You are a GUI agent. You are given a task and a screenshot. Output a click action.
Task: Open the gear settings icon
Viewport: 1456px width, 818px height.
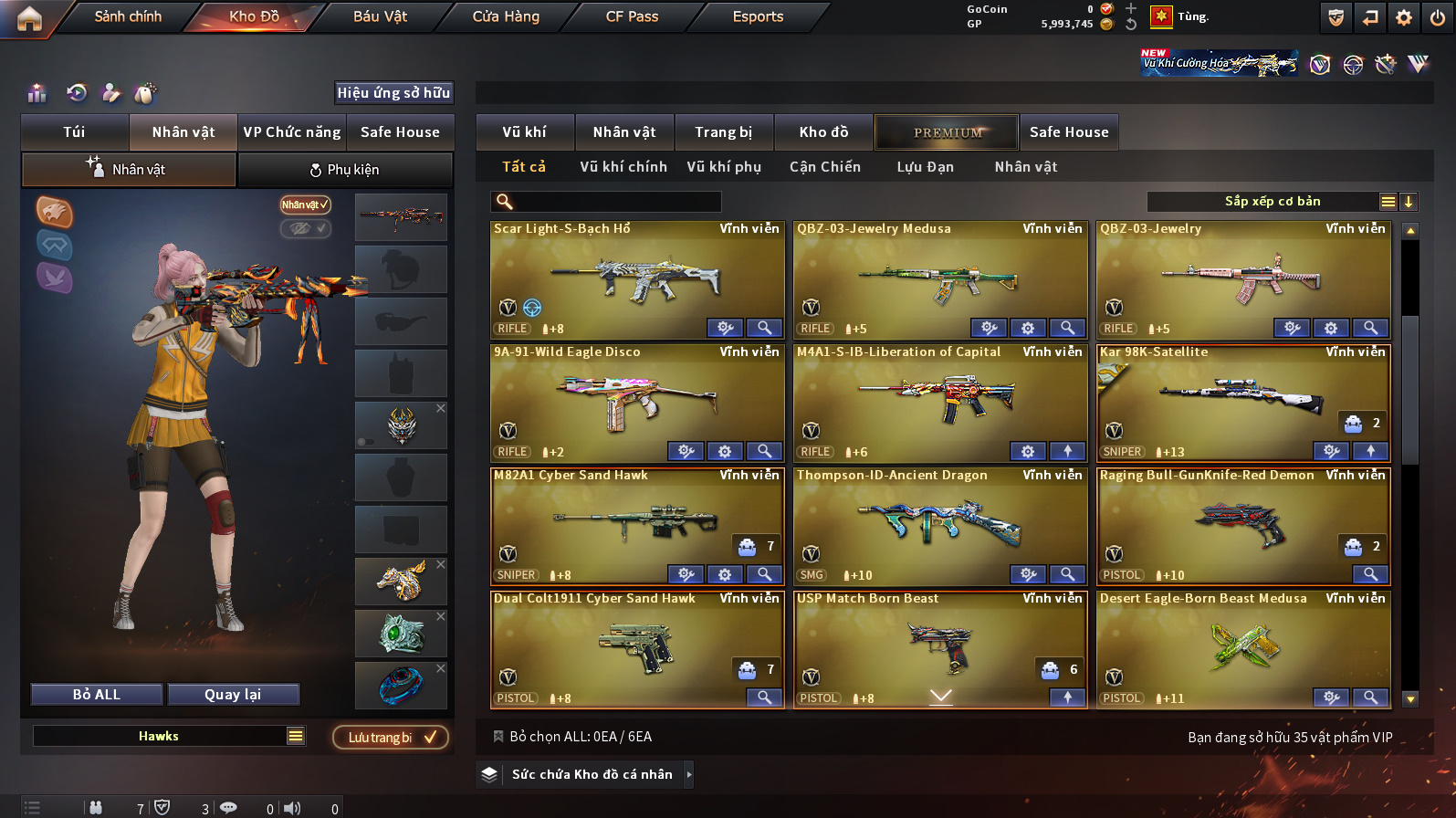tap(1404, 17)
